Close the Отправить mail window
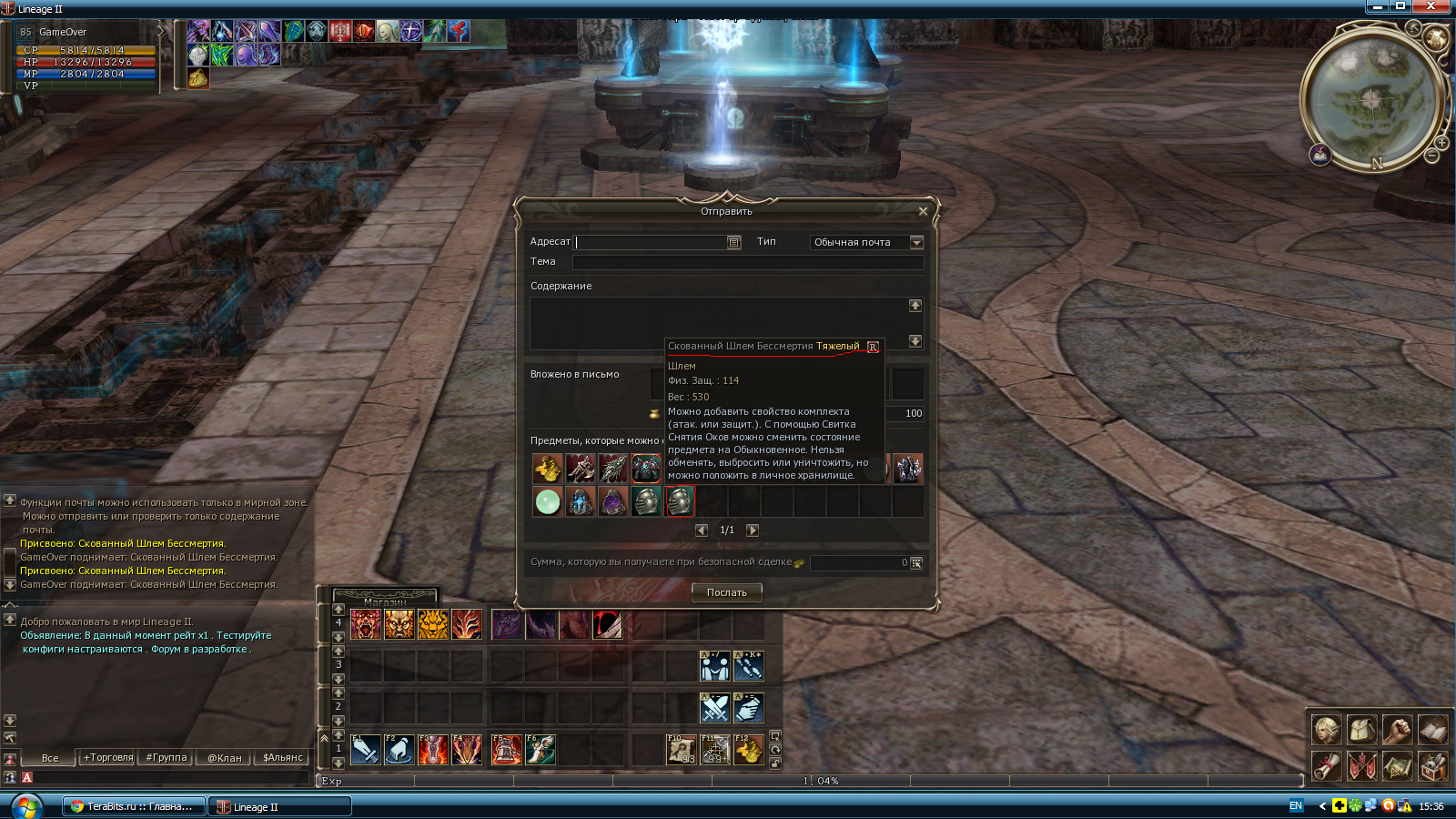Screen dimensions: 1456x819 (923, 211)
